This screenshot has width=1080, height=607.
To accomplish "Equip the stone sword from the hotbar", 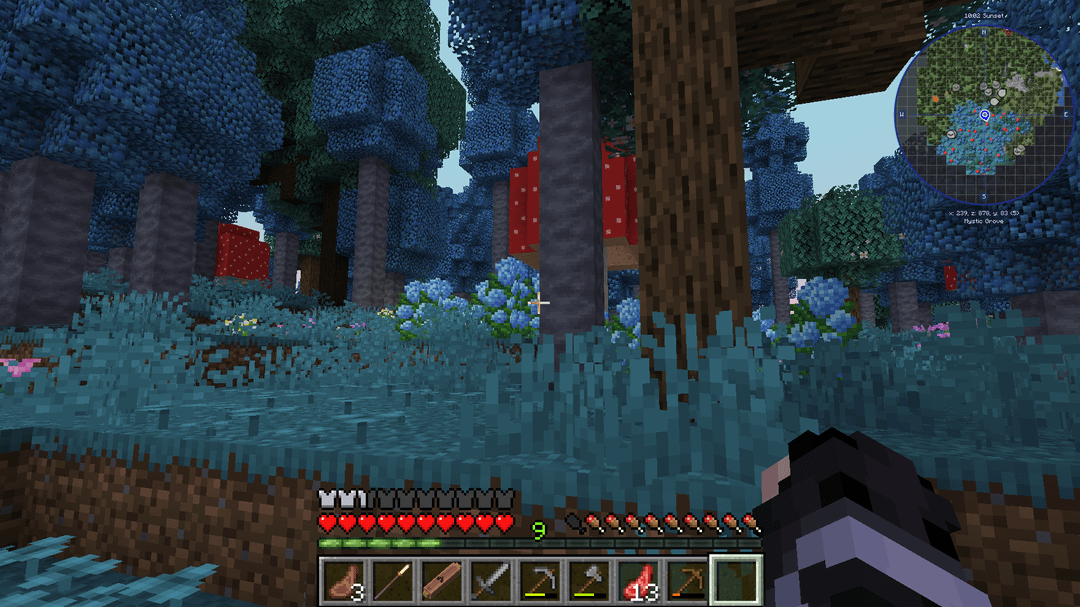I will [490, 581].
